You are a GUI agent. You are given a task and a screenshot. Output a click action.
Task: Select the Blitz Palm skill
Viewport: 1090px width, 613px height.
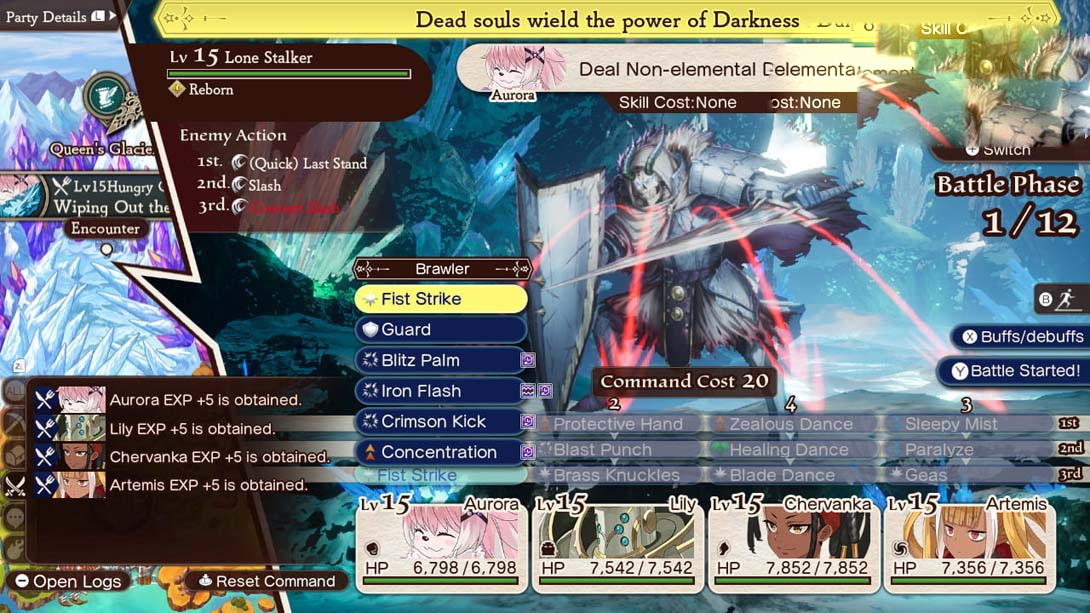click(x=440, y=360)
